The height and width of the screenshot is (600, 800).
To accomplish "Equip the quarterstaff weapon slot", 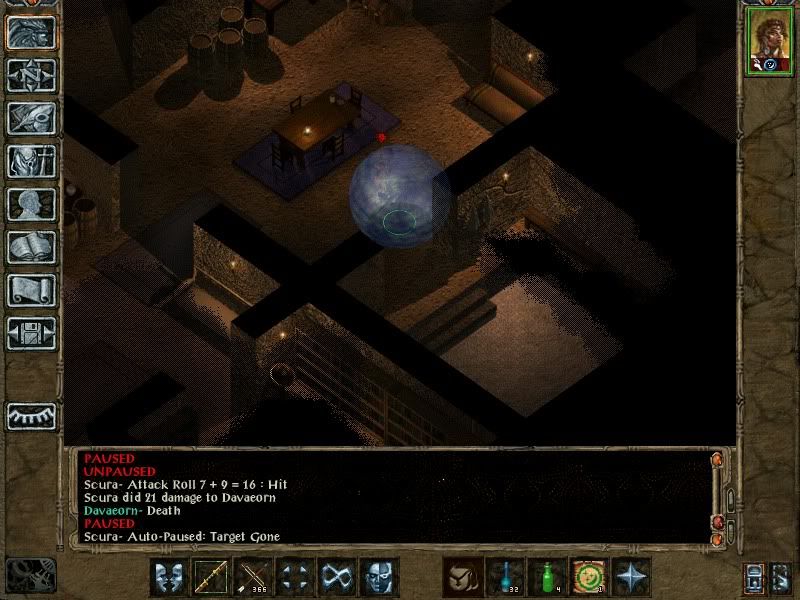I will pyautogui.click(x=210, y=577).
